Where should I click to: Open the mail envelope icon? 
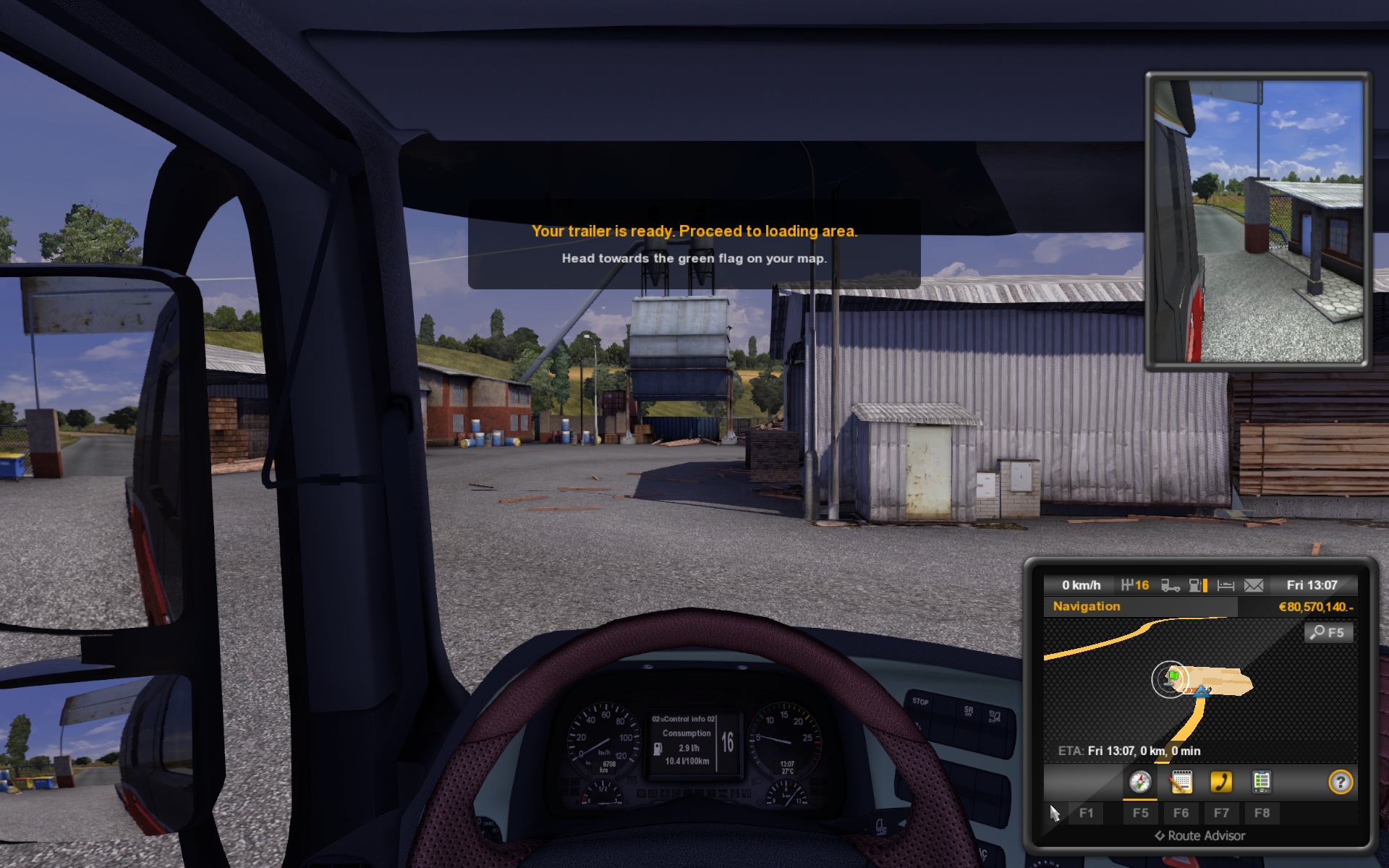(x=1254, y=585)
